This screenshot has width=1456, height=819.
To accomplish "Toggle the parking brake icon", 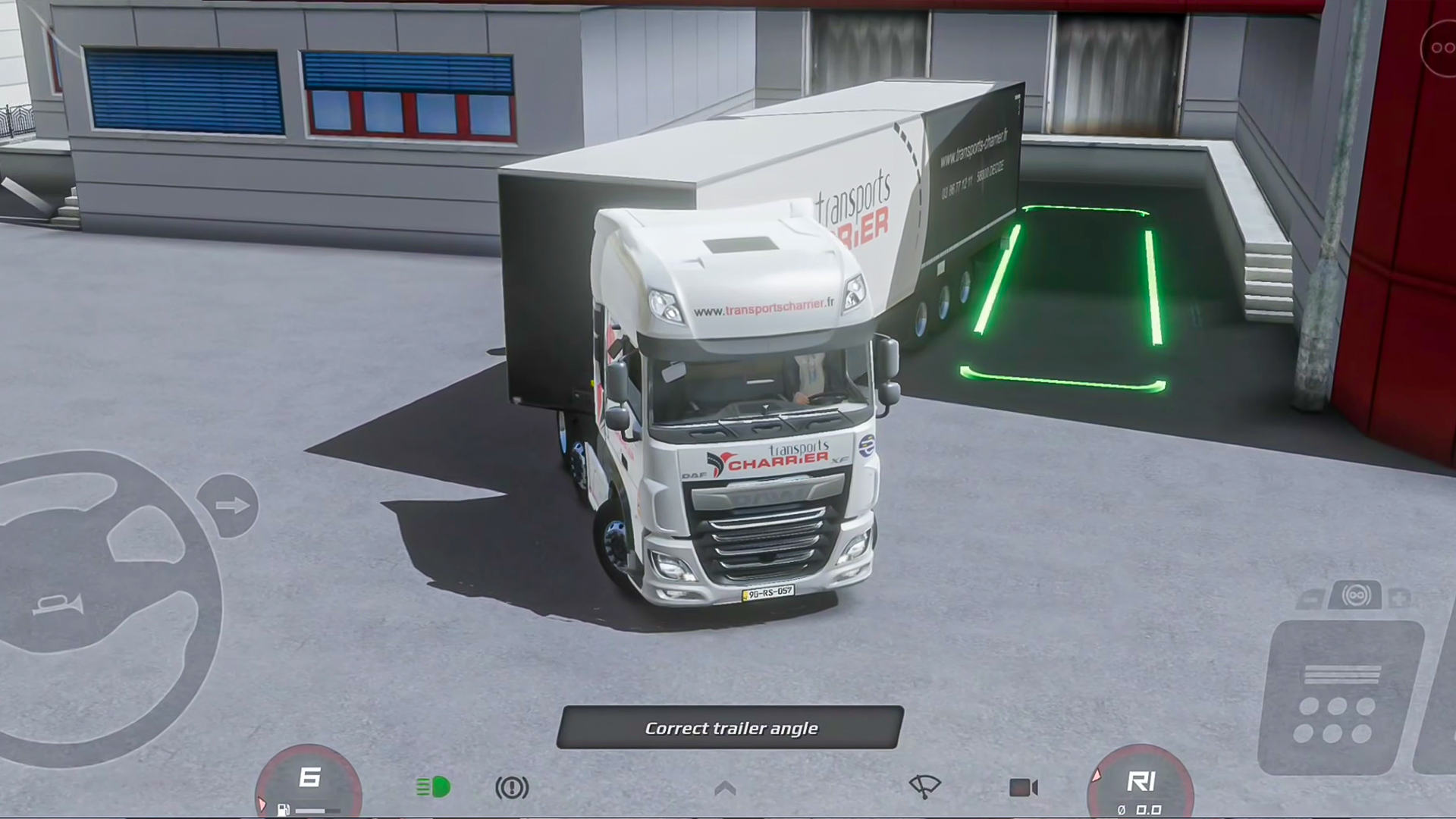I will [512, 788].
